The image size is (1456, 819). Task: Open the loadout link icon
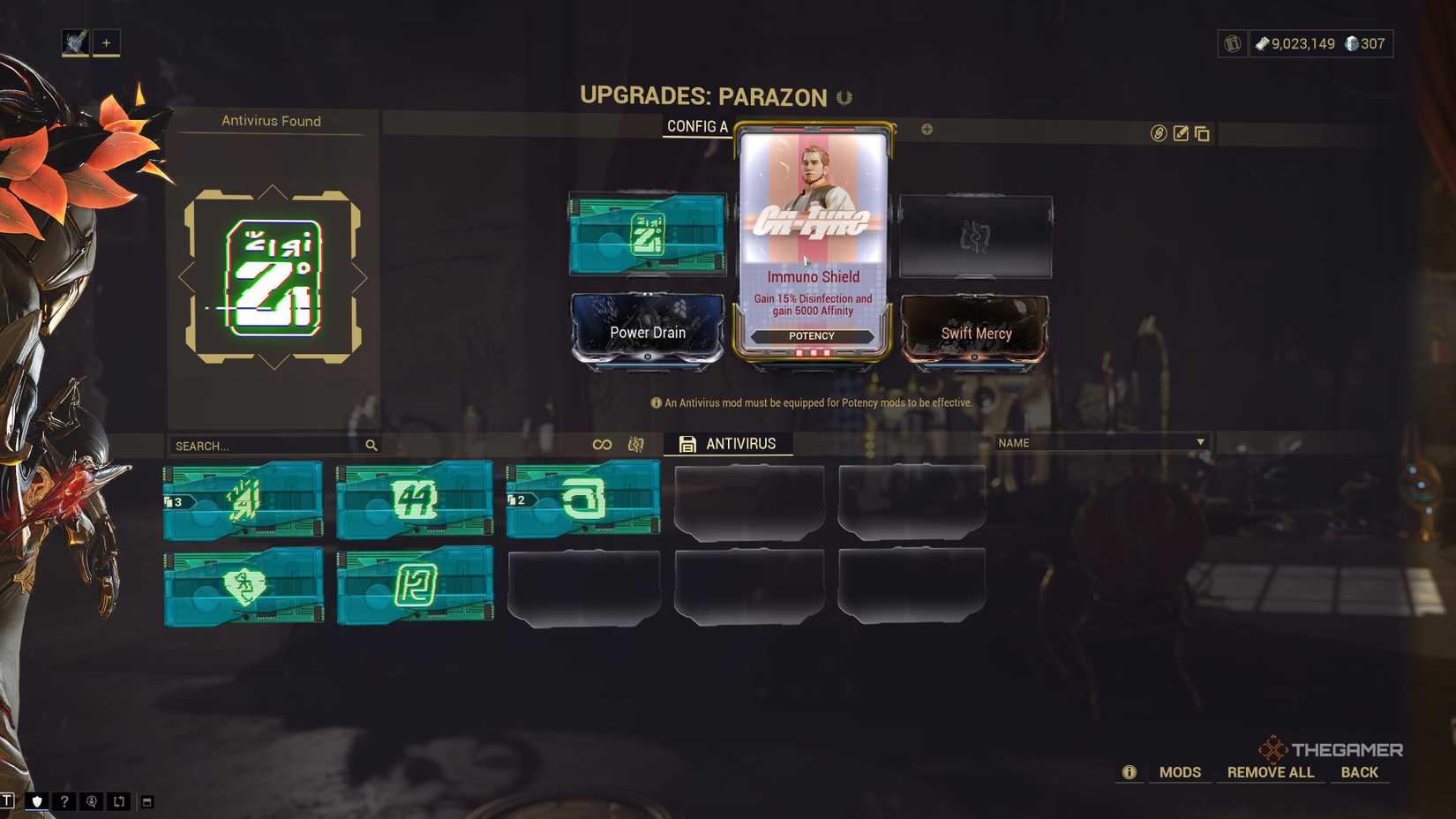[x=1157, y=134]
